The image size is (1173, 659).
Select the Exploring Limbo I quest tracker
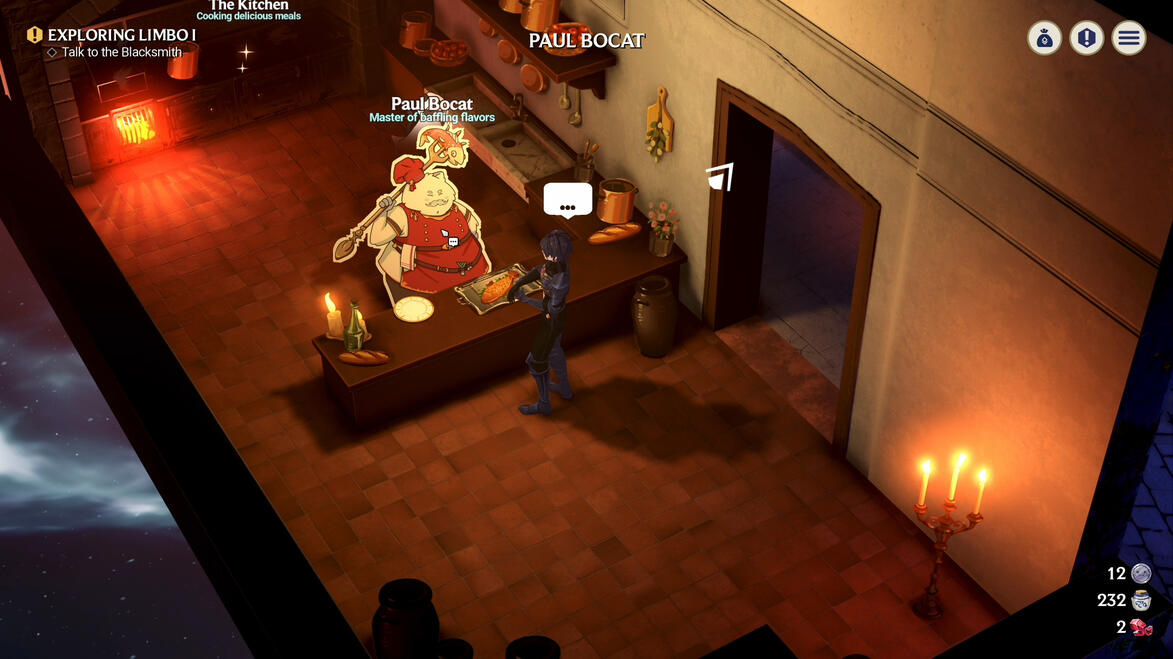pyautogui.click(x=121, y=35)
